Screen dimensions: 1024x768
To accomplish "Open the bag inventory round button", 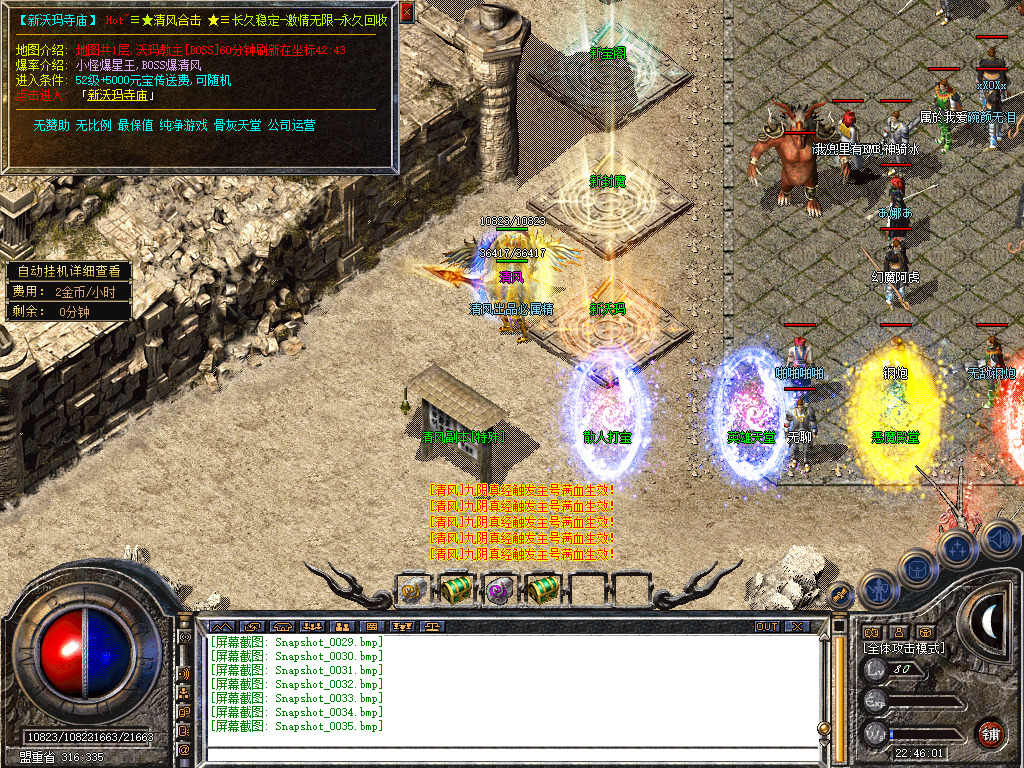I will coord(916,568).
